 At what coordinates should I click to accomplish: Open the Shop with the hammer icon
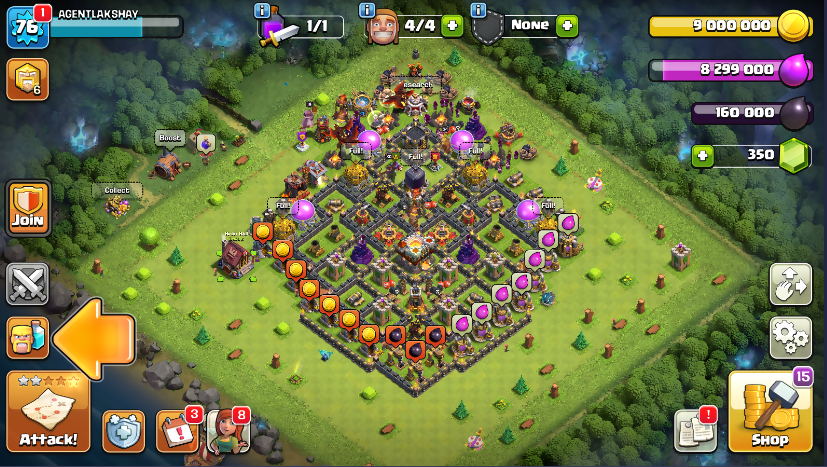[x=770, y=411]
